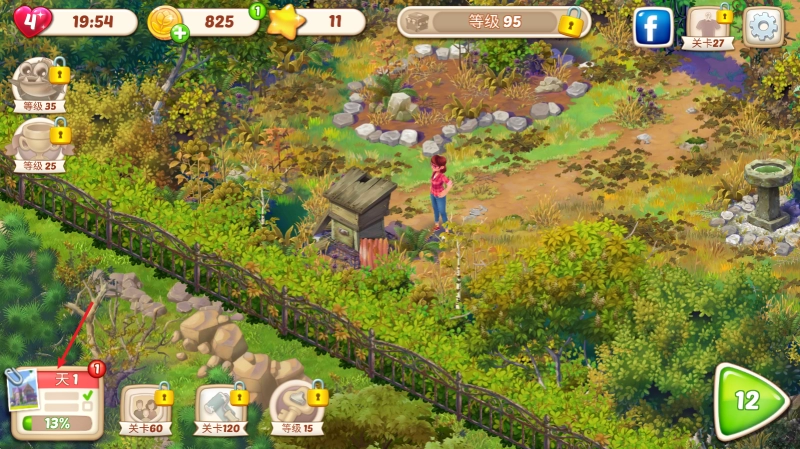Image resolution: width=800 pixels, height=449 pixels.
Task: Tap the locked level 95 chest bar
Action: [490, 22]
